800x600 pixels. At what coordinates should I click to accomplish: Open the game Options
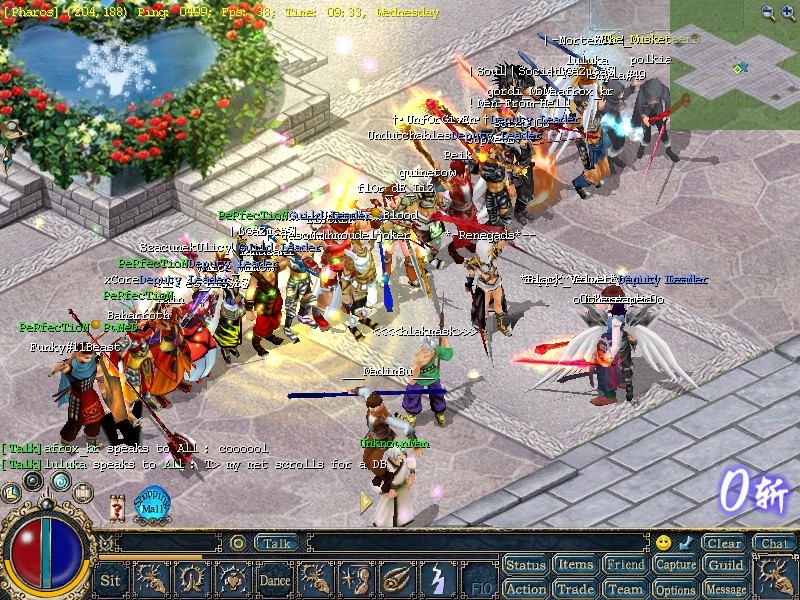coord(675,589)
